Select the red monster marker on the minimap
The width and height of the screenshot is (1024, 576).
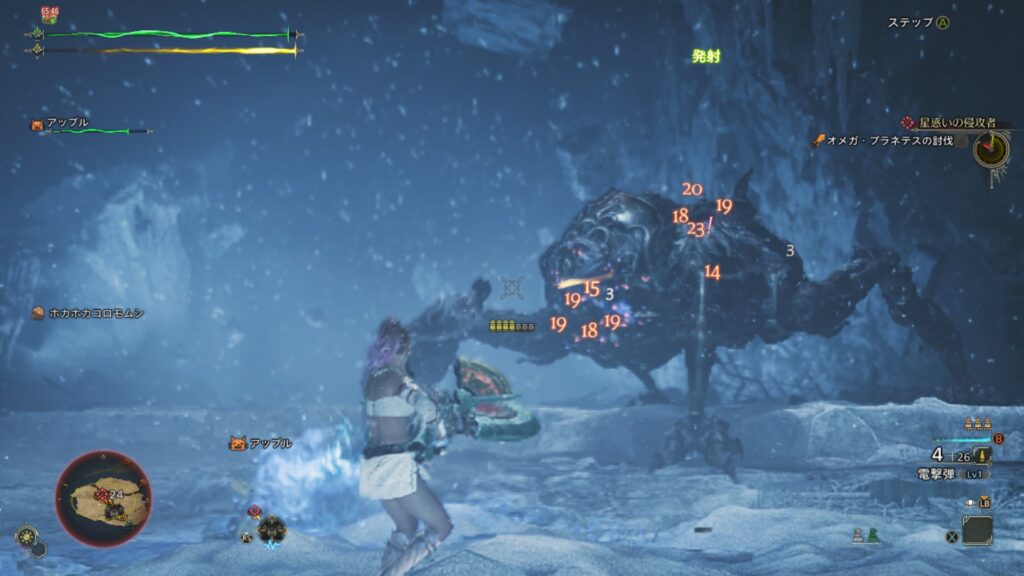101,494
